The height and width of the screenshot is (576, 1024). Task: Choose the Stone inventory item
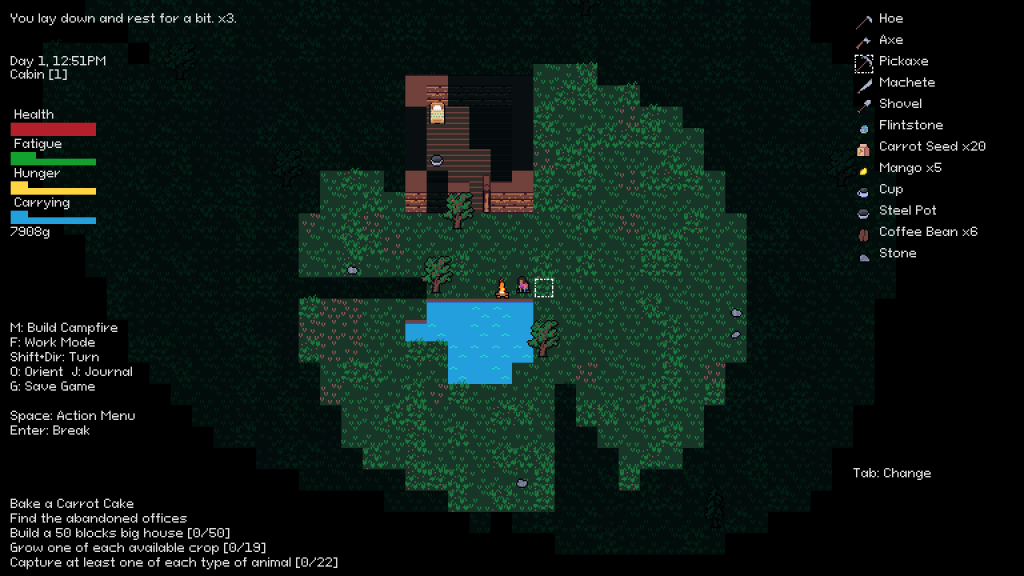pos(897,254)
